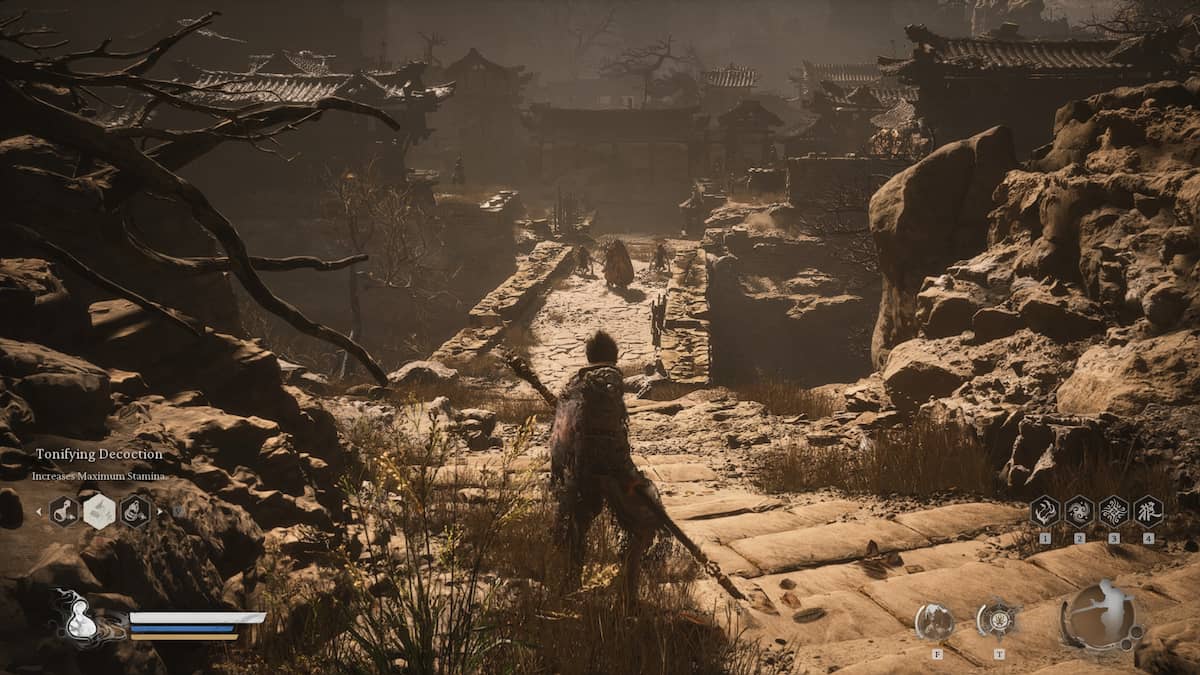The width and height of the screenshot is (1200, 675).
Task: Select the highlighted Tonifying Decoction quick slot
Action: (x=99, y=512)
